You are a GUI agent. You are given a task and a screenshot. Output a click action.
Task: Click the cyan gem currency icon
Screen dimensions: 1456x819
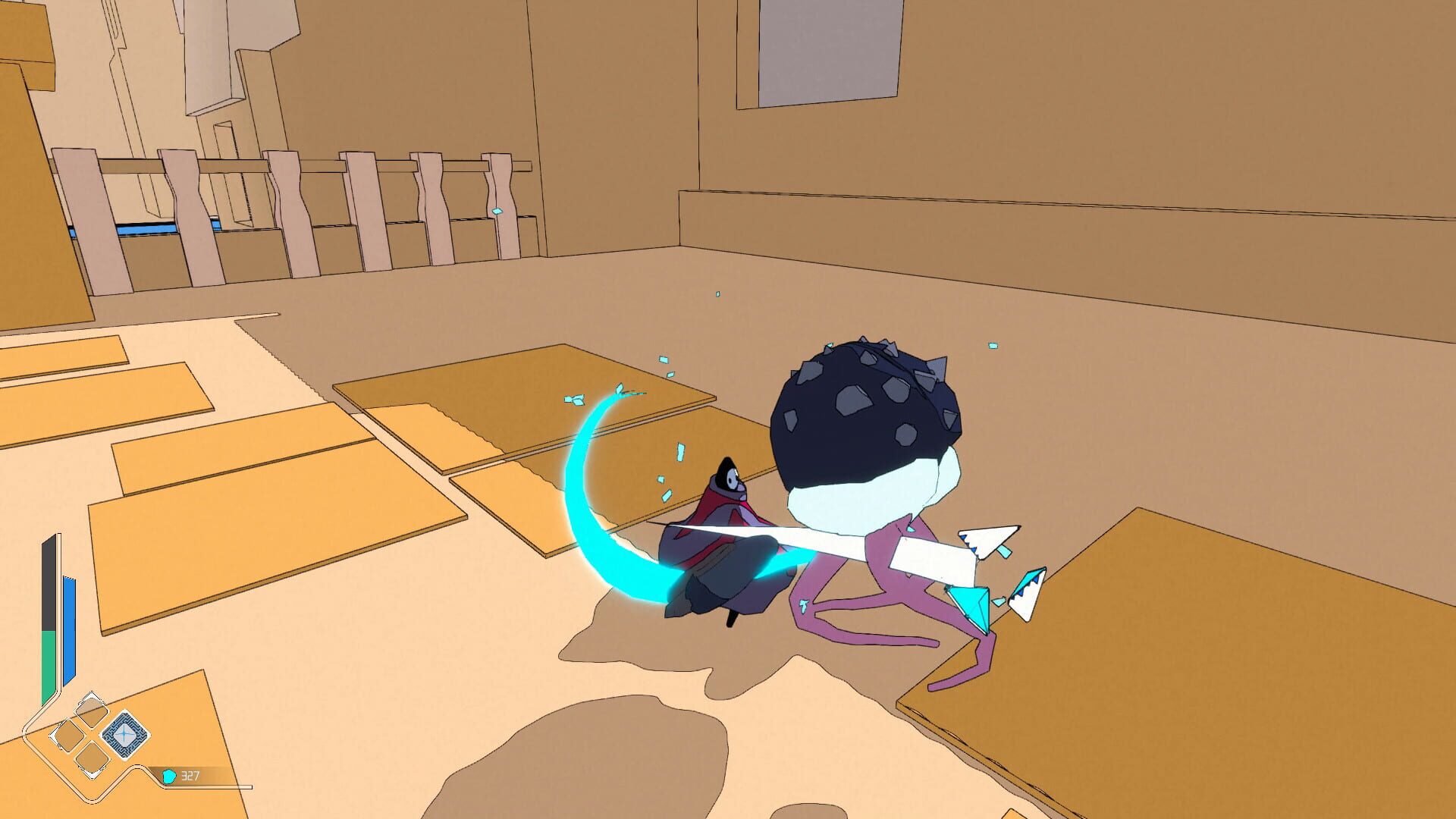(169, 776)
